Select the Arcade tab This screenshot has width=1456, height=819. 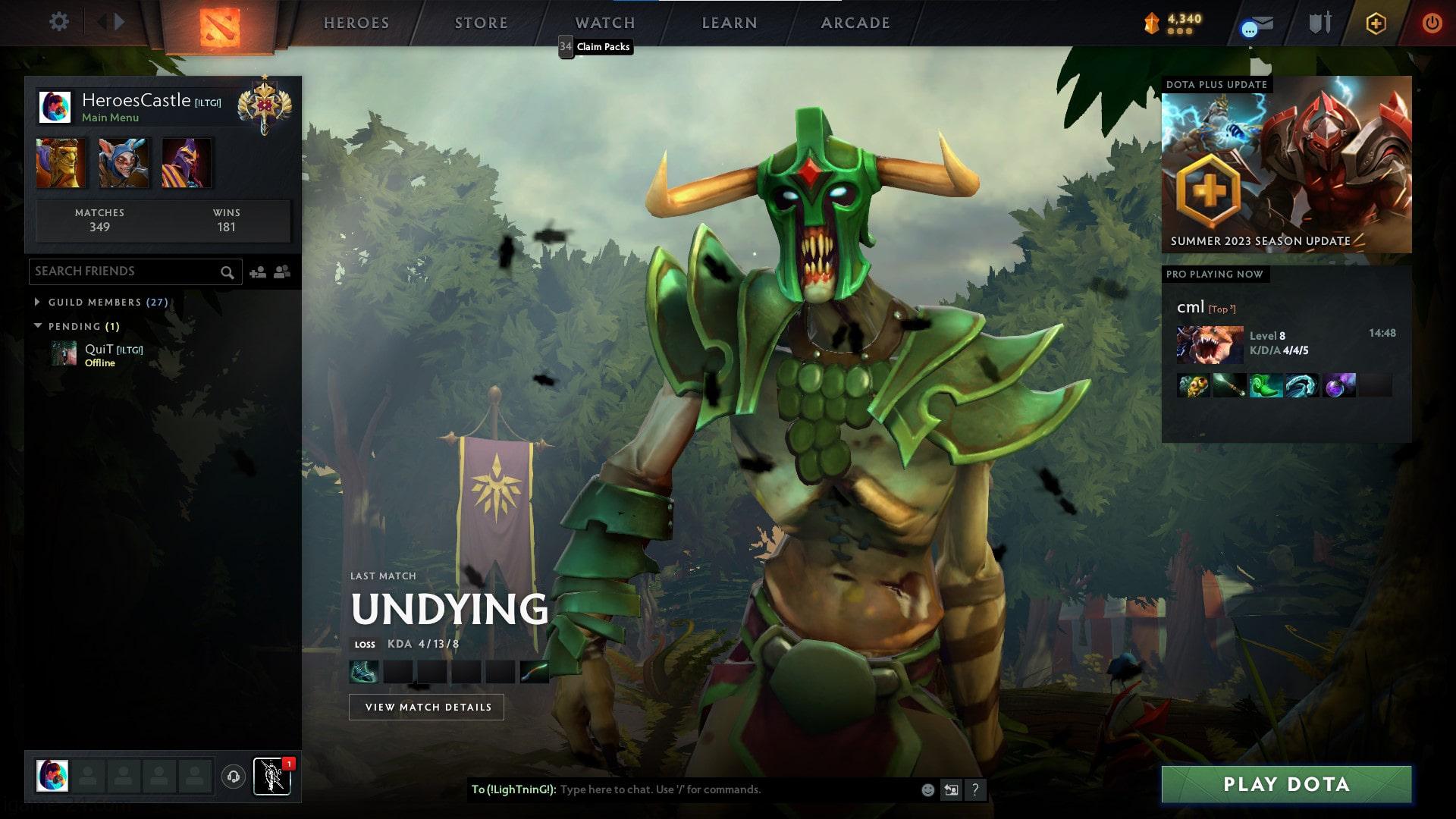coord(855,23)
